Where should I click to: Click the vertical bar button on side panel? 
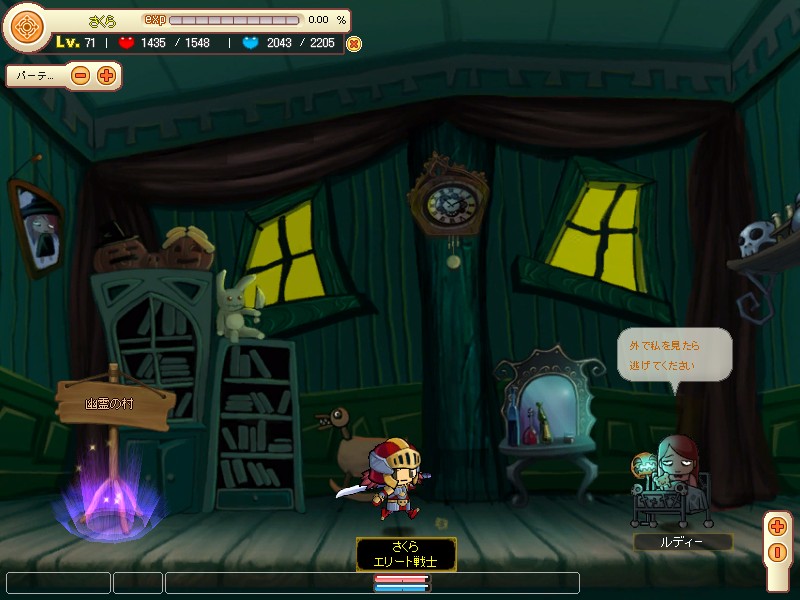tap(778, 552)
